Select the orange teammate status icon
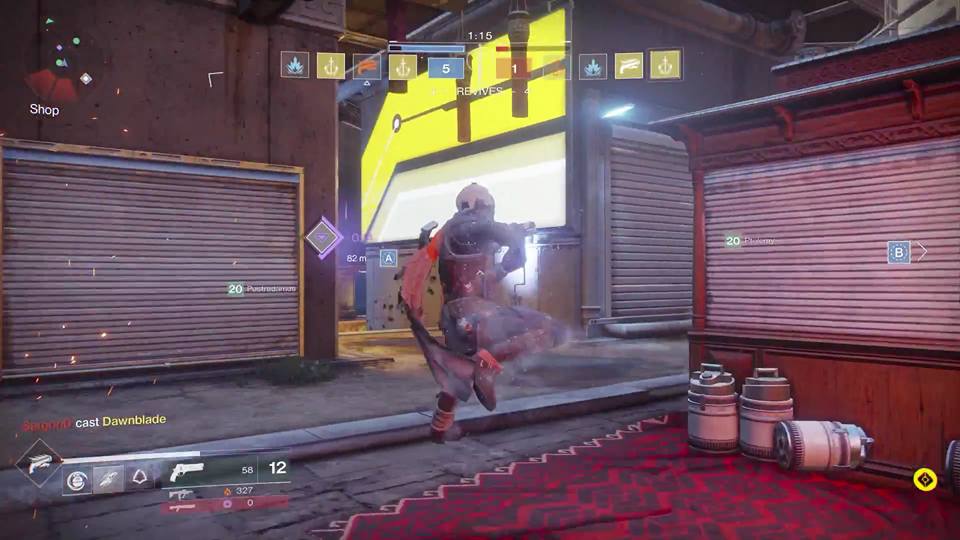960x540 pixels. pyautogui.click(x=365, y=66)
